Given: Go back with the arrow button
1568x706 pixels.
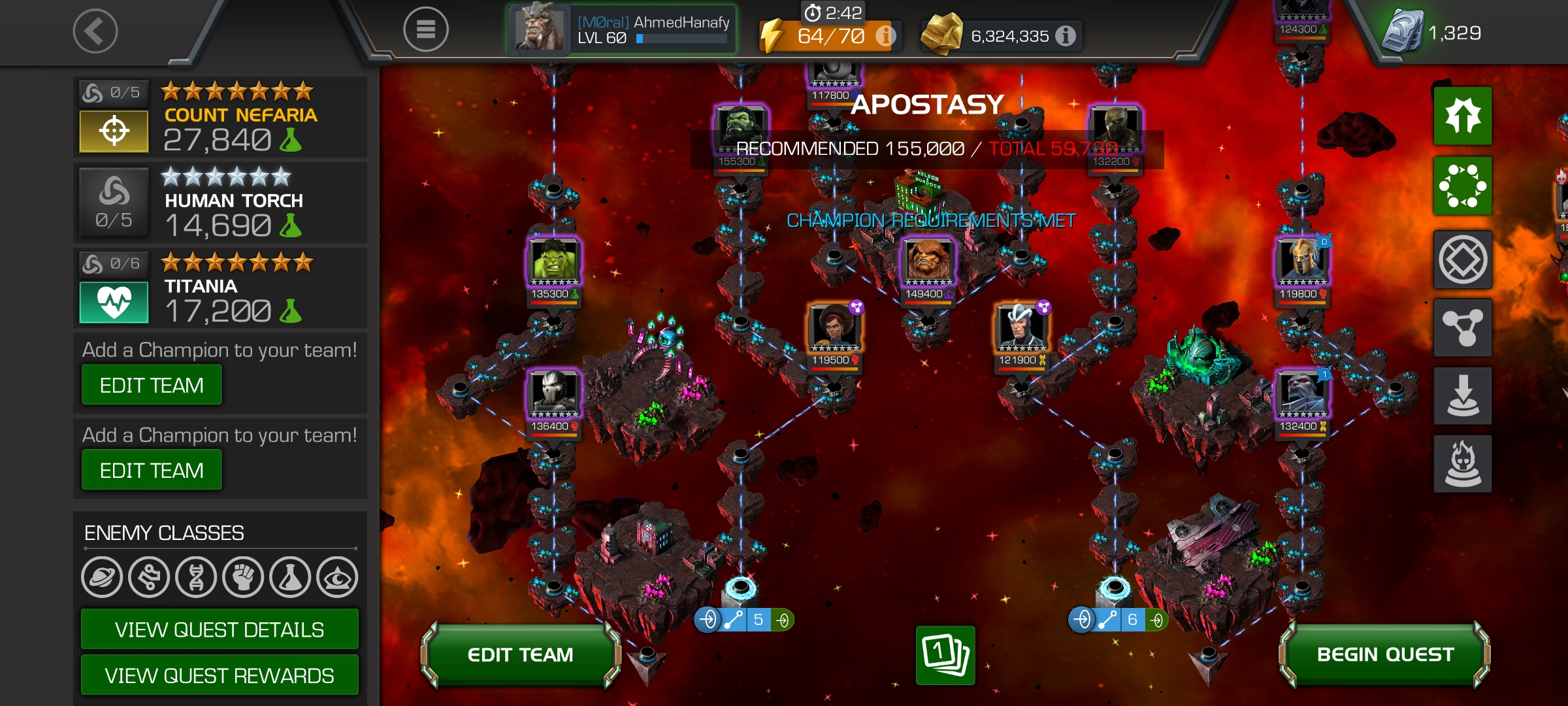Looking at the screenshot, I should click(95, 31).
